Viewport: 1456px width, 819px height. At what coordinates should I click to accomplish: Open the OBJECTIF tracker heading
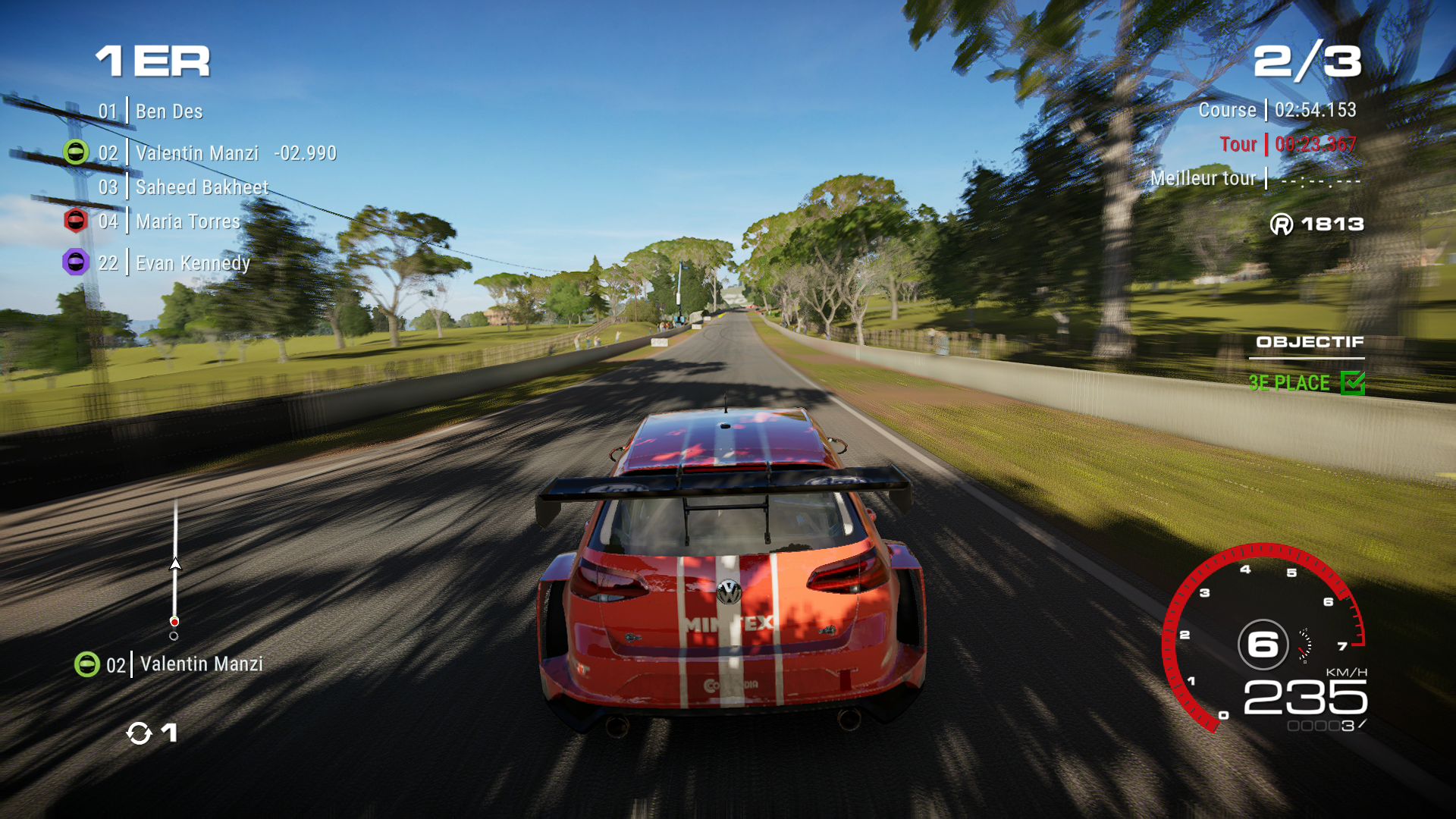point(1310,342)
